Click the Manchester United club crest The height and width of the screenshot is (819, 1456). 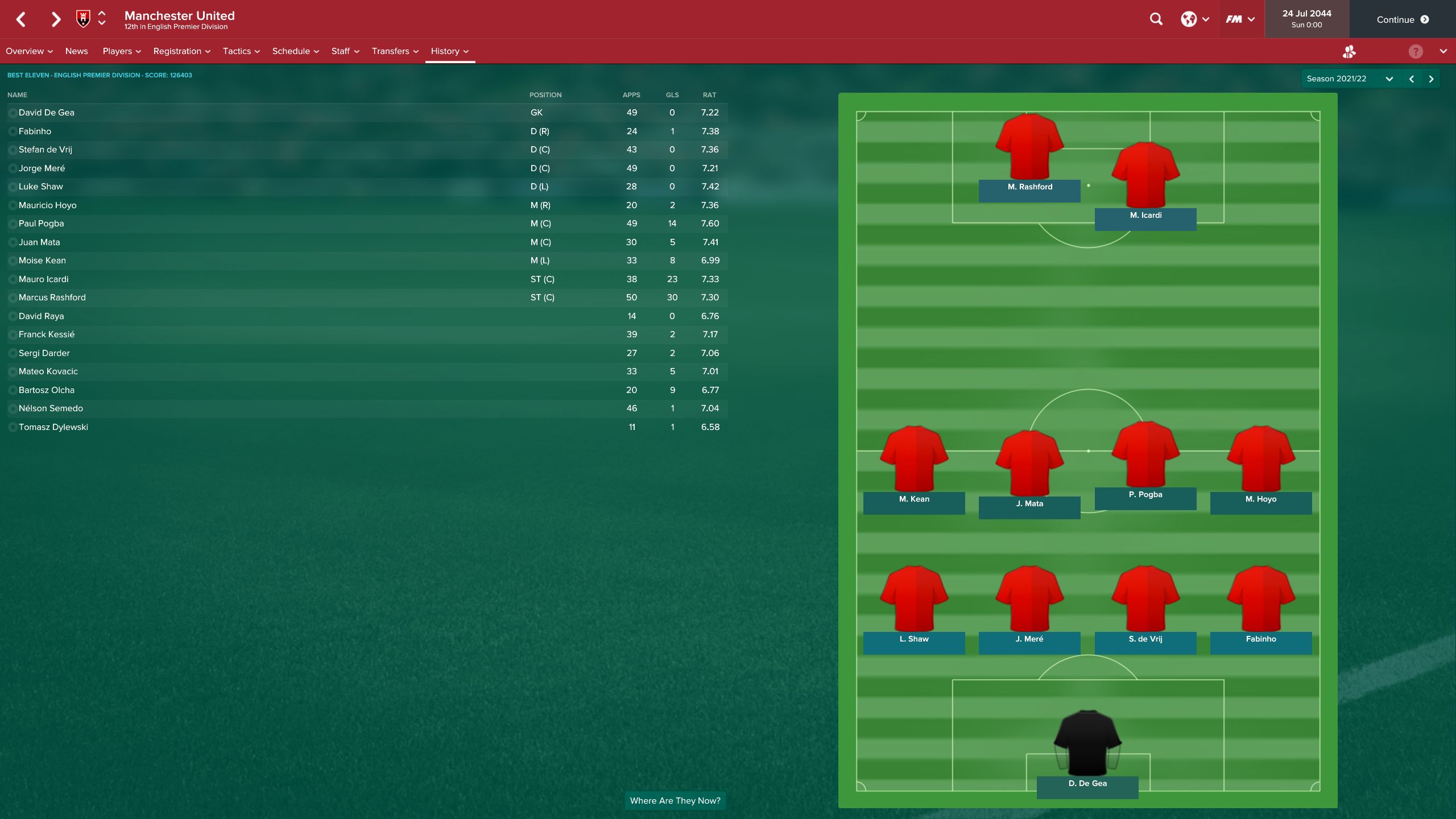tap(83, 19)
